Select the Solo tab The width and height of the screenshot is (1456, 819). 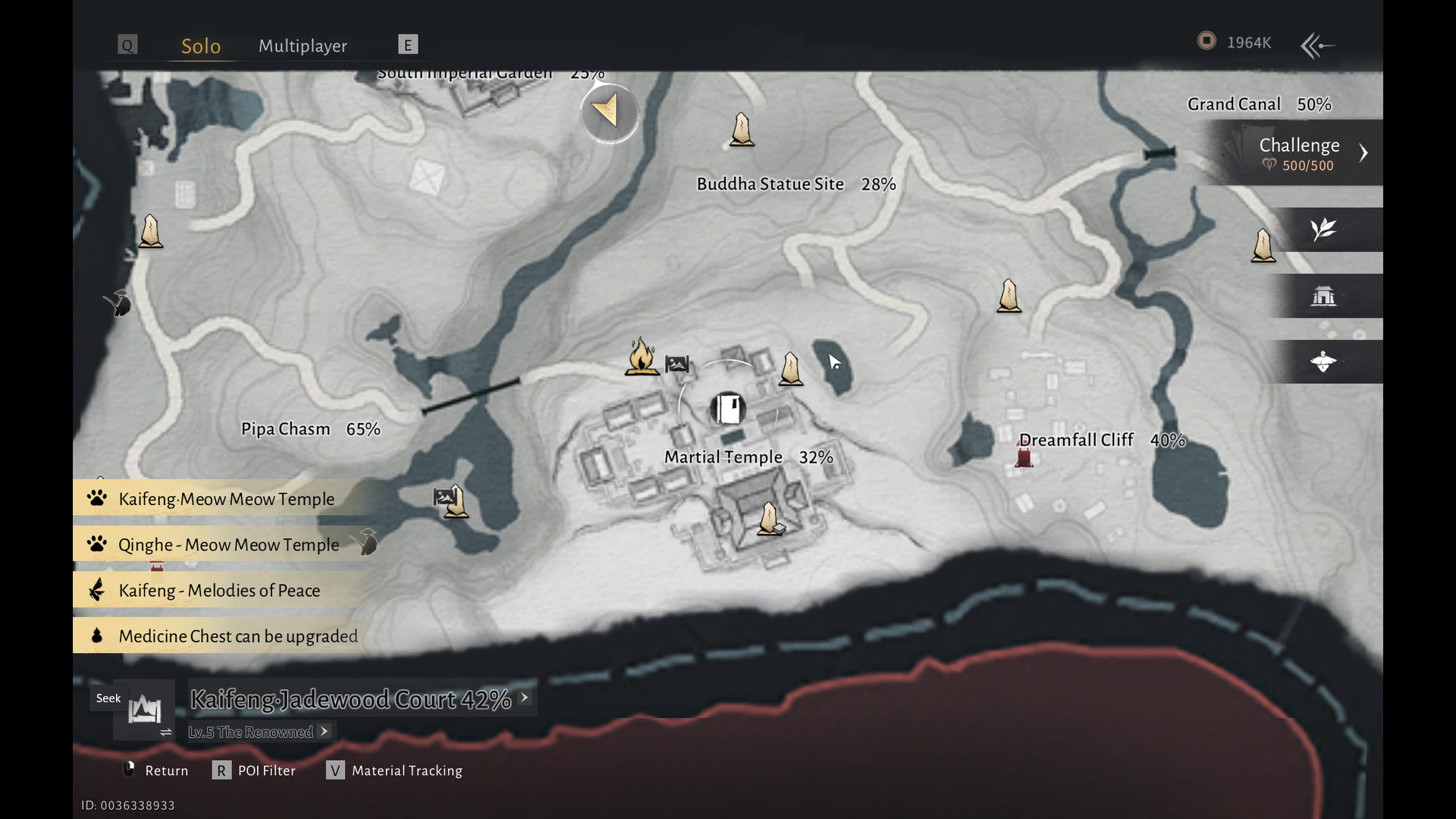[201, 45]
